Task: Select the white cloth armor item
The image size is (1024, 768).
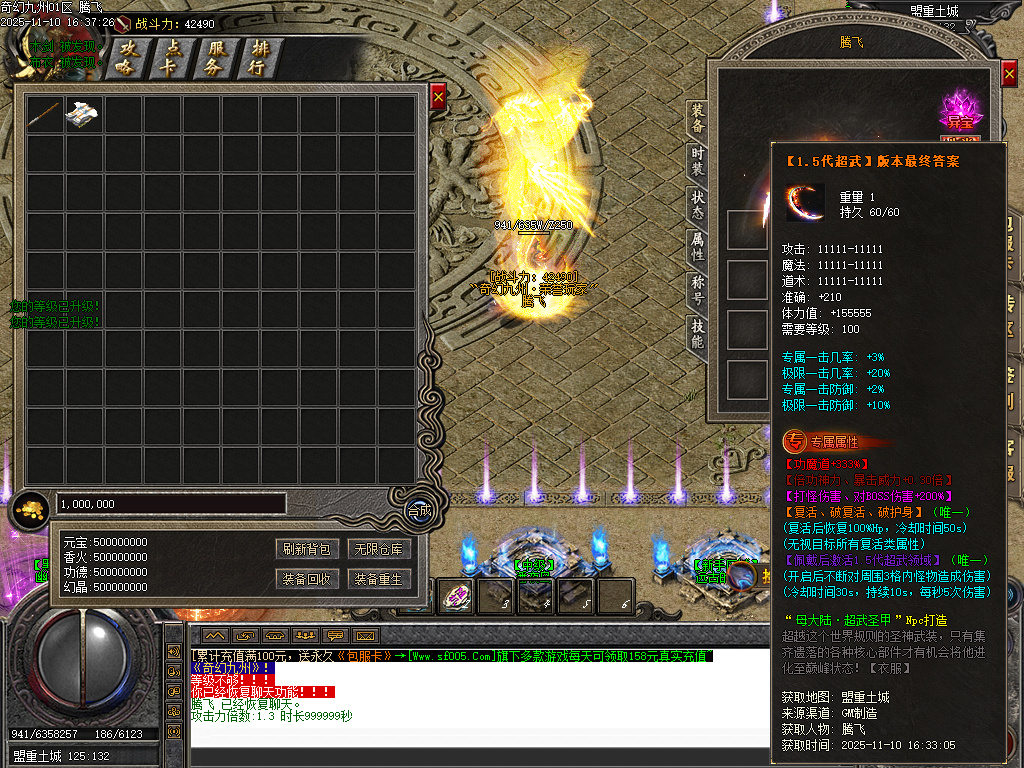Action: 83,115
